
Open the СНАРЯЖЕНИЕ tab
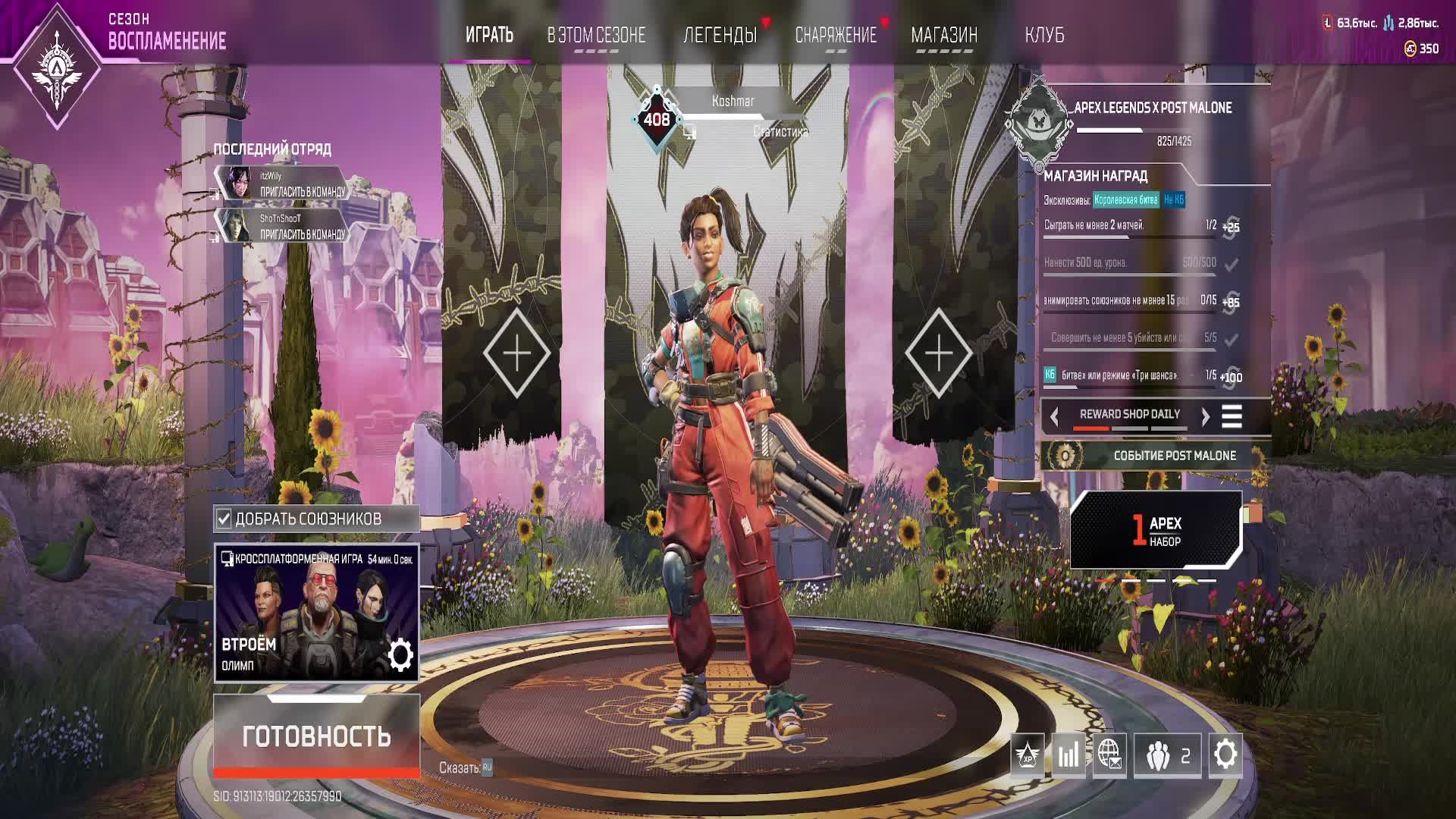point(835,35)
